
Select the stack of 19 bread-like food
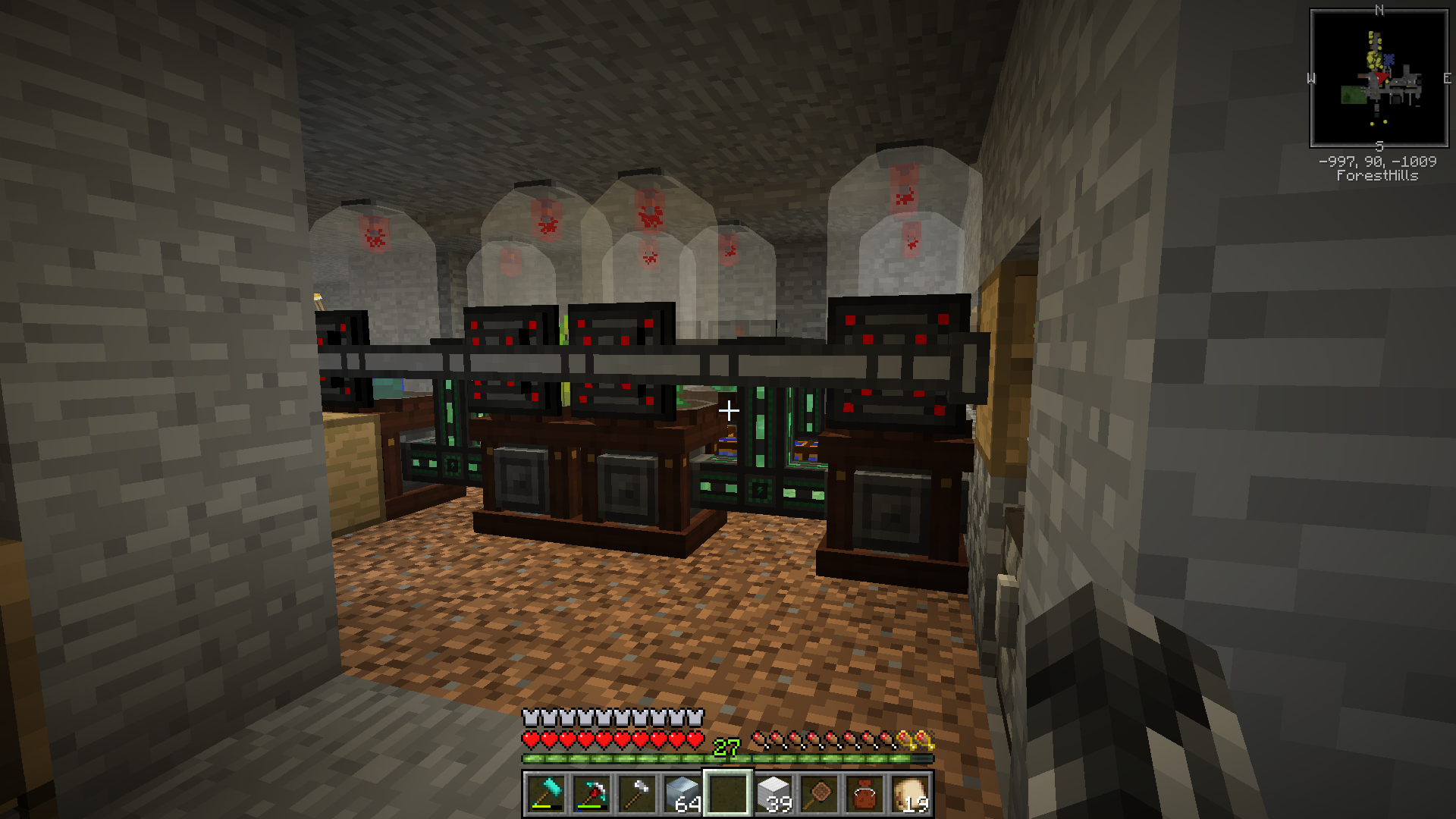(910, 794)
